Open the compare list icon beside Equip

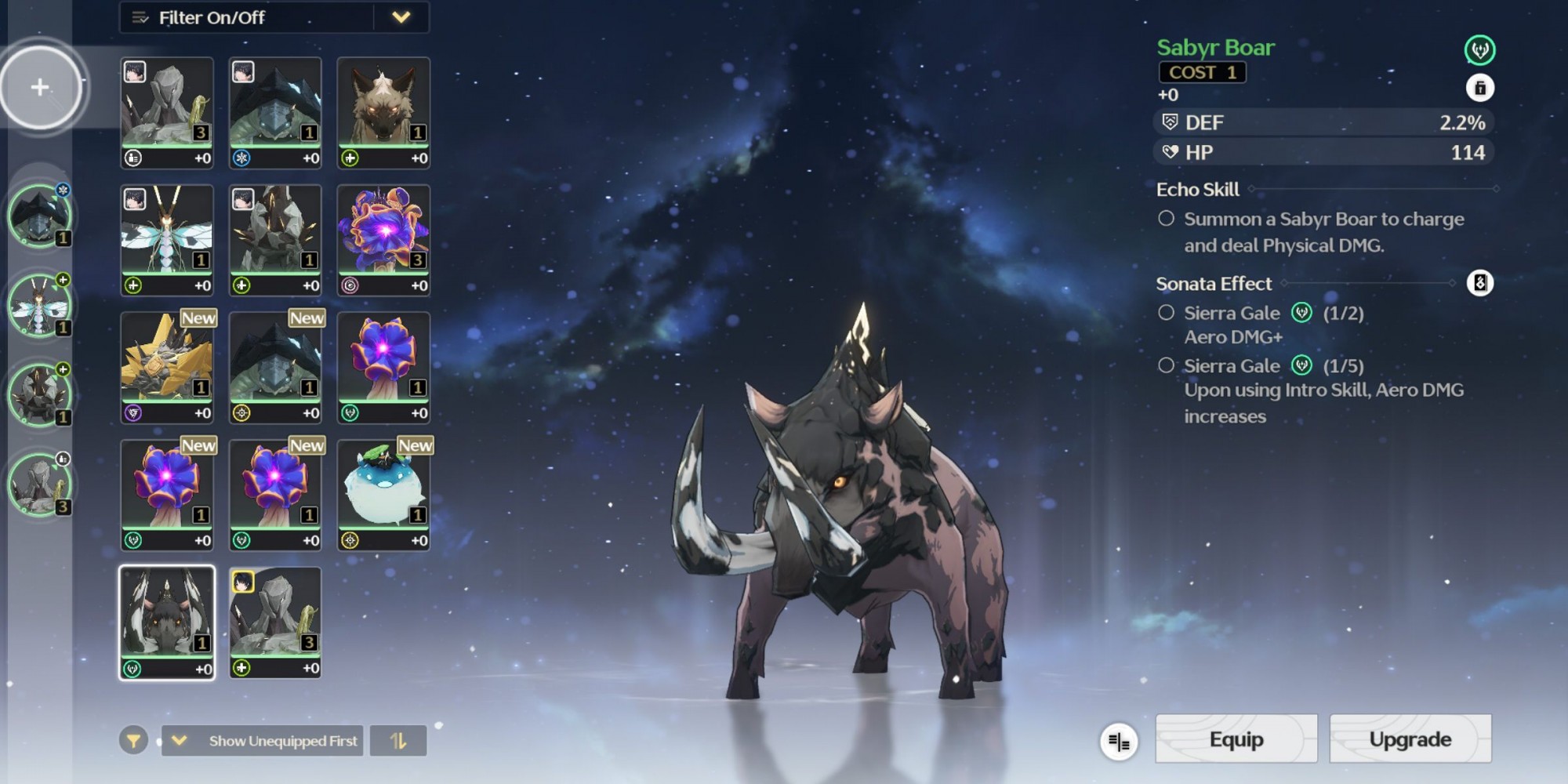1119,741
